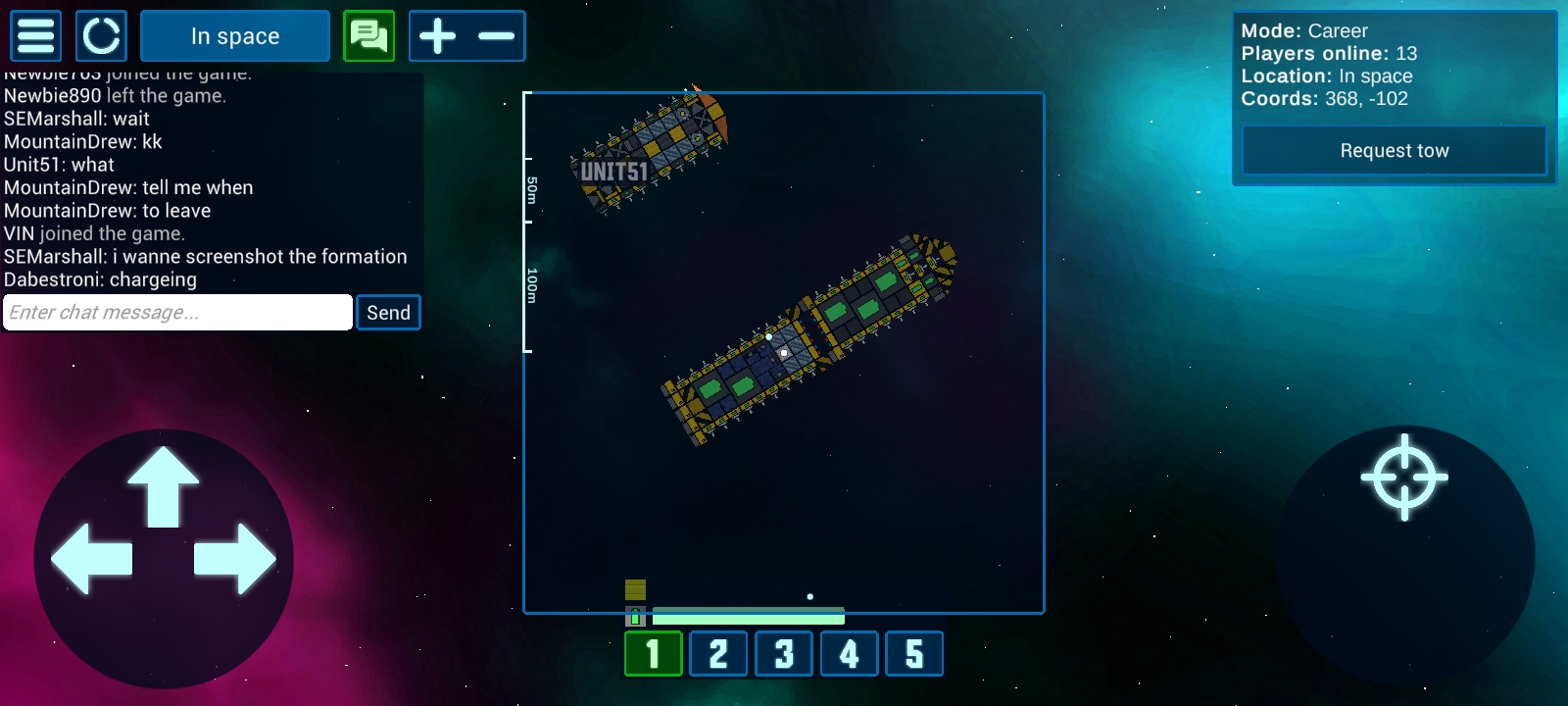Turn left with the left arrow
Viewport: 1568px width, 706px height.
(91, 559)
